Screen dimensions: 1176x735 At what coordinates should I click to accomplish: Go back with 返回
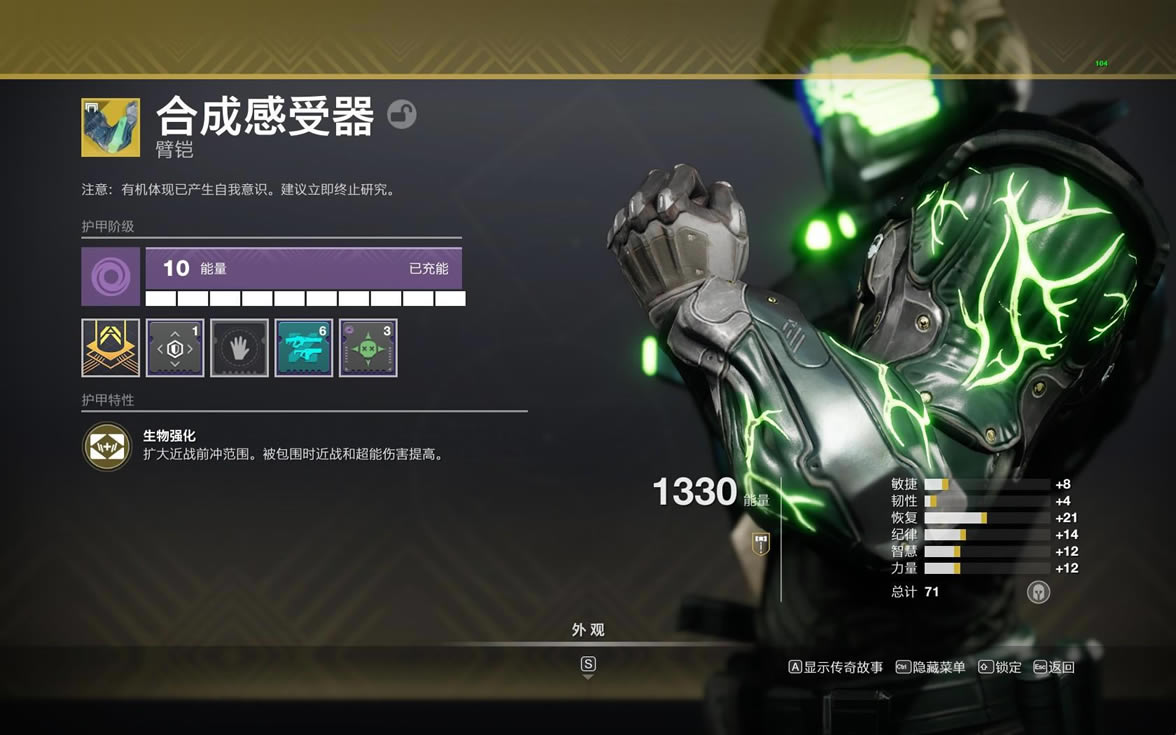(x=1054, y=667)
